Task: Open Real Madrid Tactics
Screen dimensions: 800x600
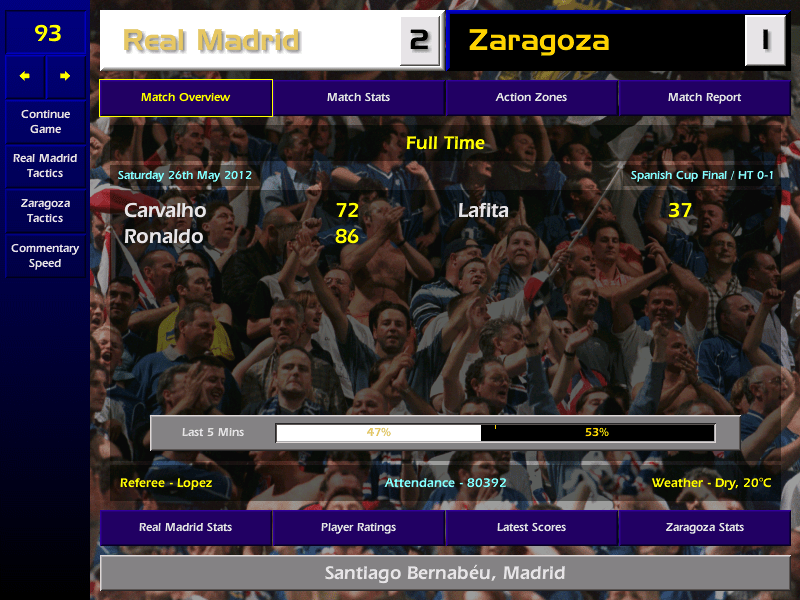Action: (x=45, y=166)
